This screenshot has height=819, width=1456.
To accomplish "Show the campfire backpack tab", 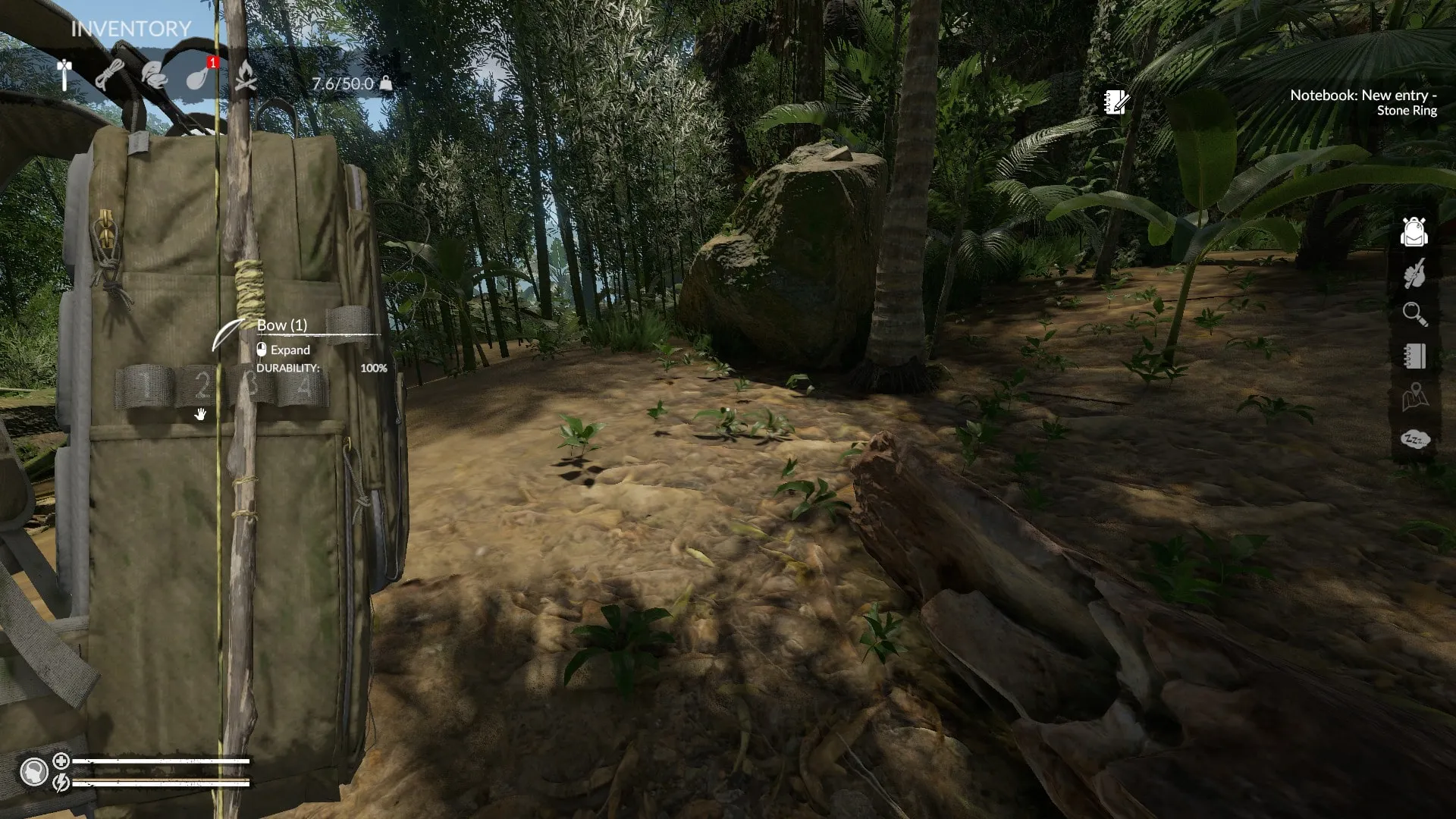I will tap(245, 76).
